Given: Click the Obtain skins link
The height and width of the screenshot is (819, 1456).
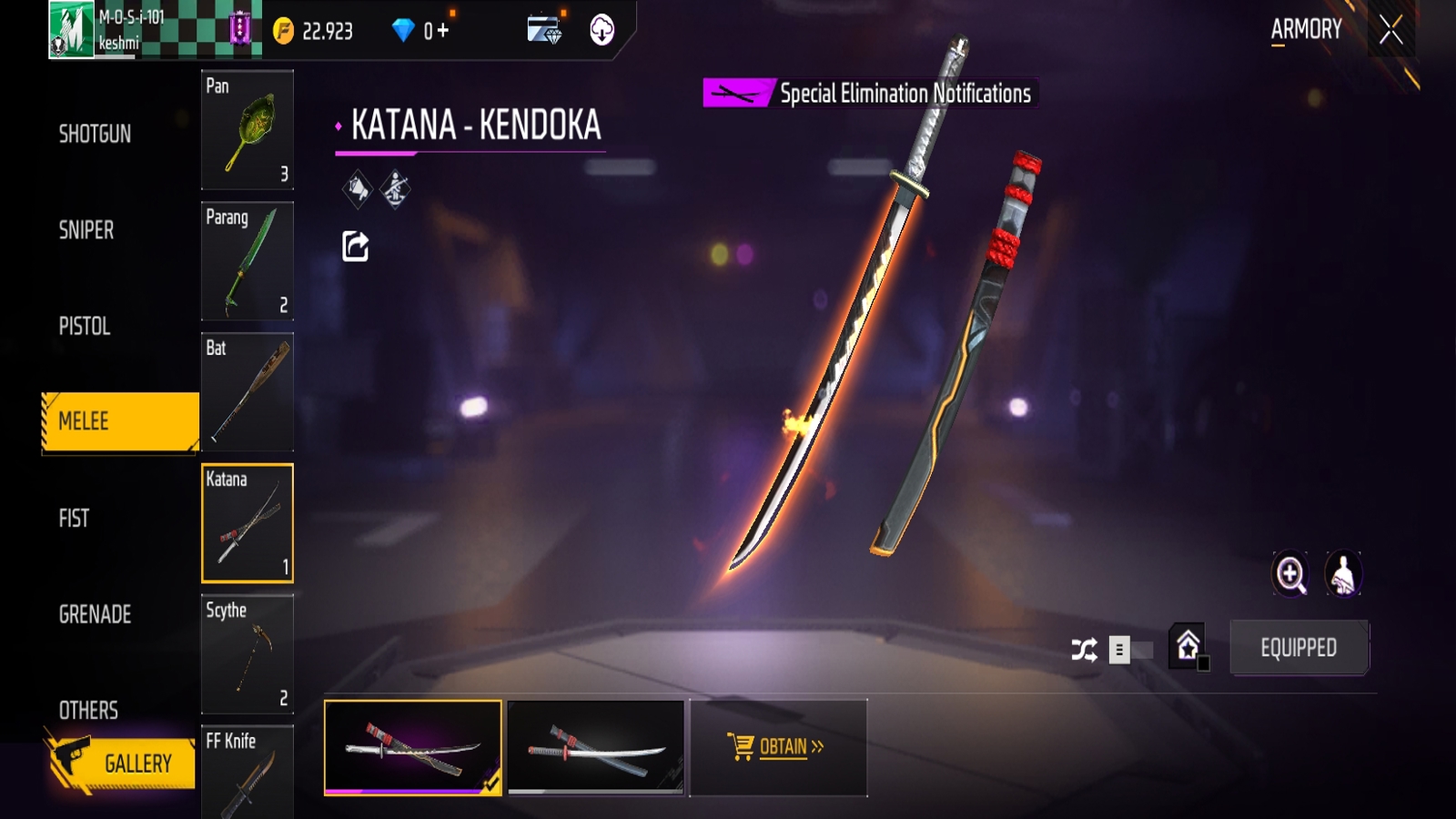Looking at the screenshot, I should click(777, 747).
